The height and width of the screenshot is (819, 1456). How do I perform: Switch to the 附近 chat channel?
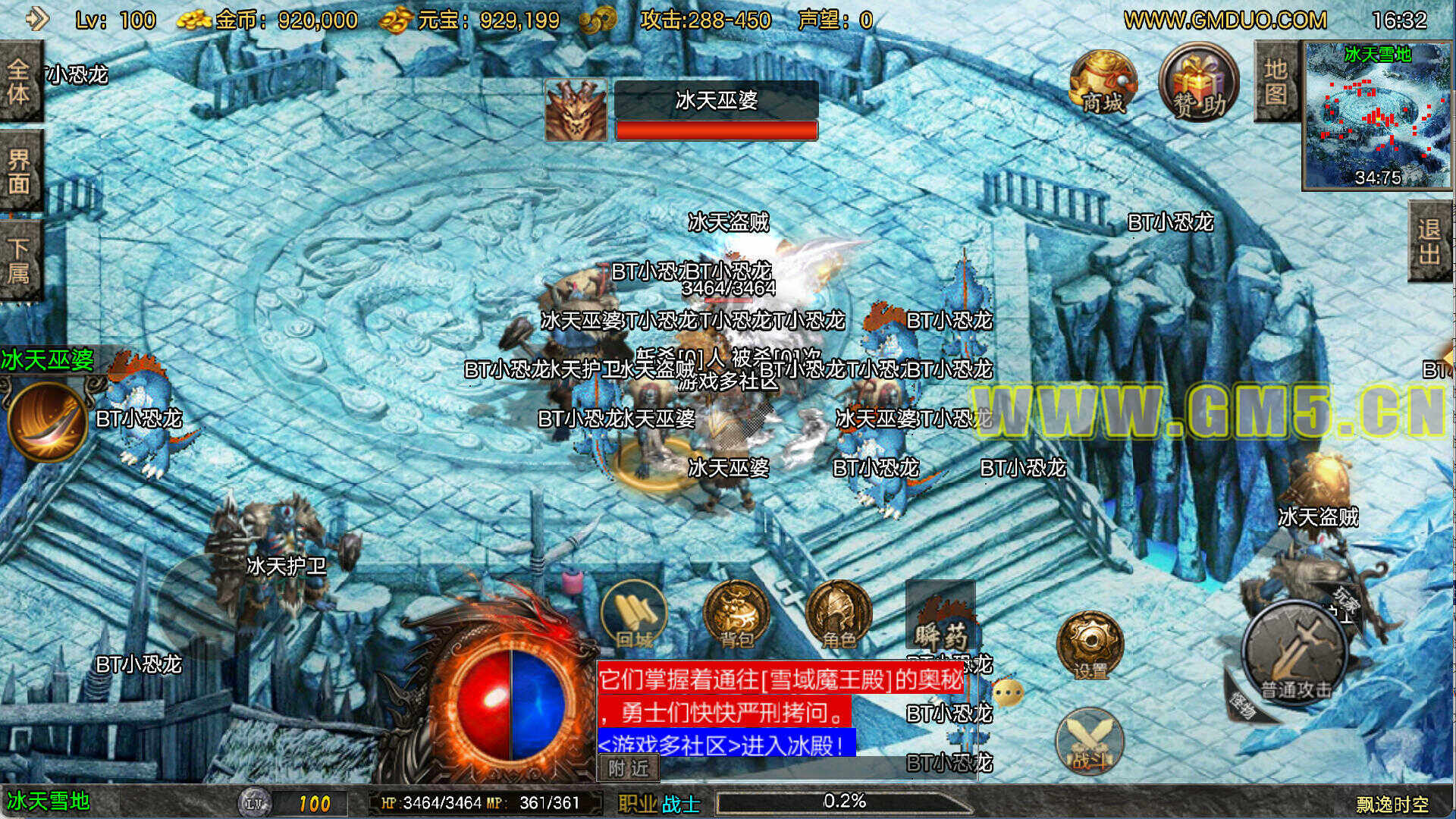(629, 768)
